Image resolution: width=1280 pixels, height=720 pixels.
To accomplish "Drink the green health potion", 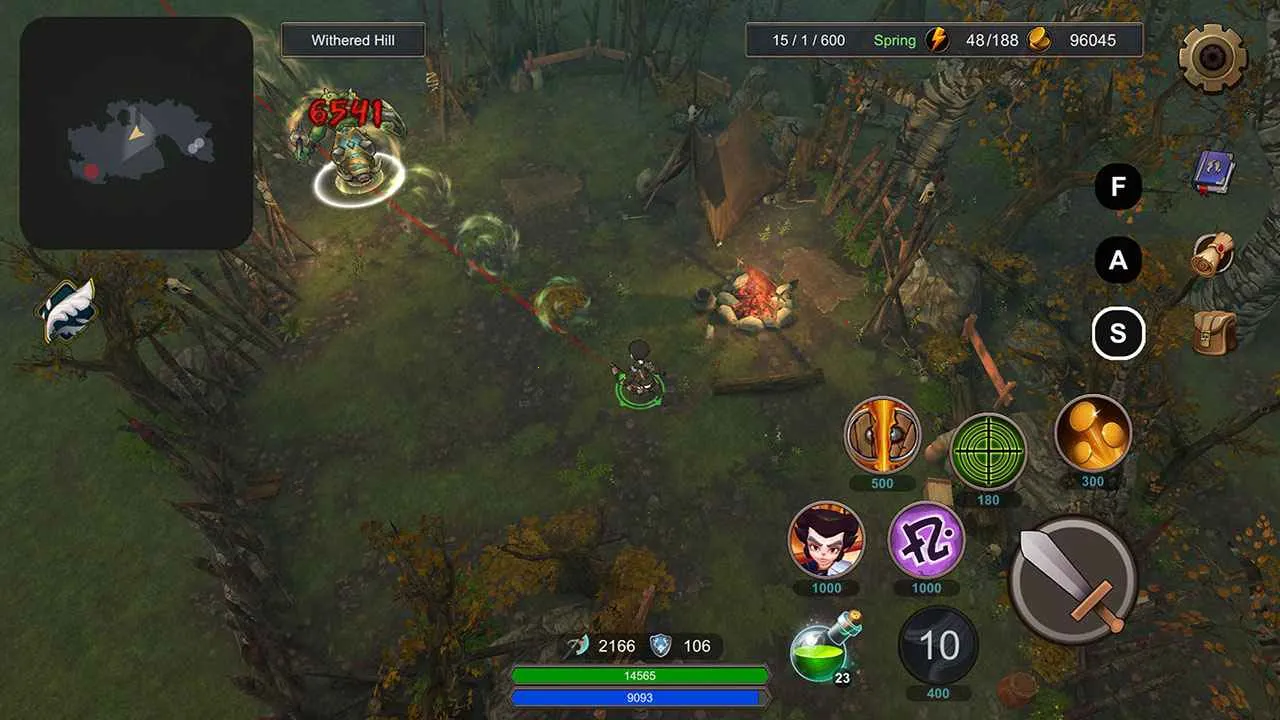I will point(822,650).
